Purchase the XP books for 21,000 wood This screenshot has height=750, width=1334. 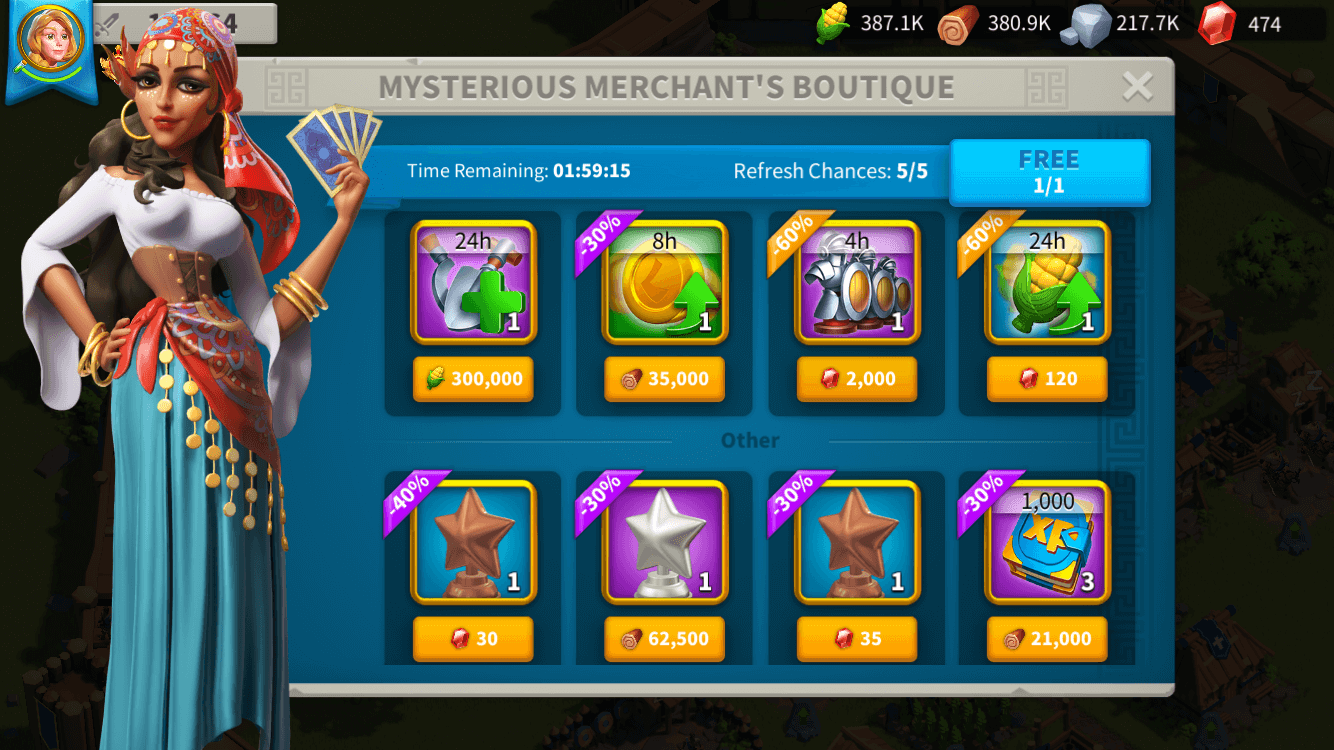(x=1047, y=639)
